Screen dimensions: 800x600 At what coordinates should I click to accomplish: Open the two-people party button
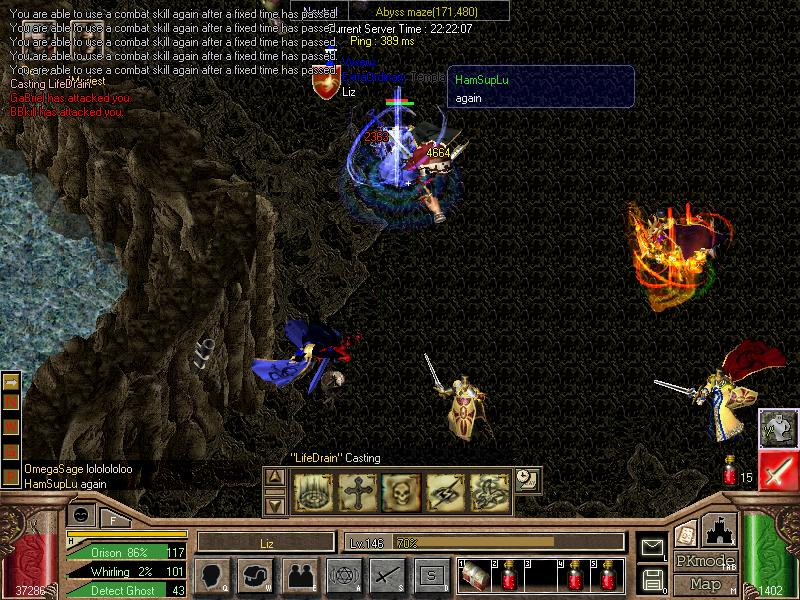(299, 575)
